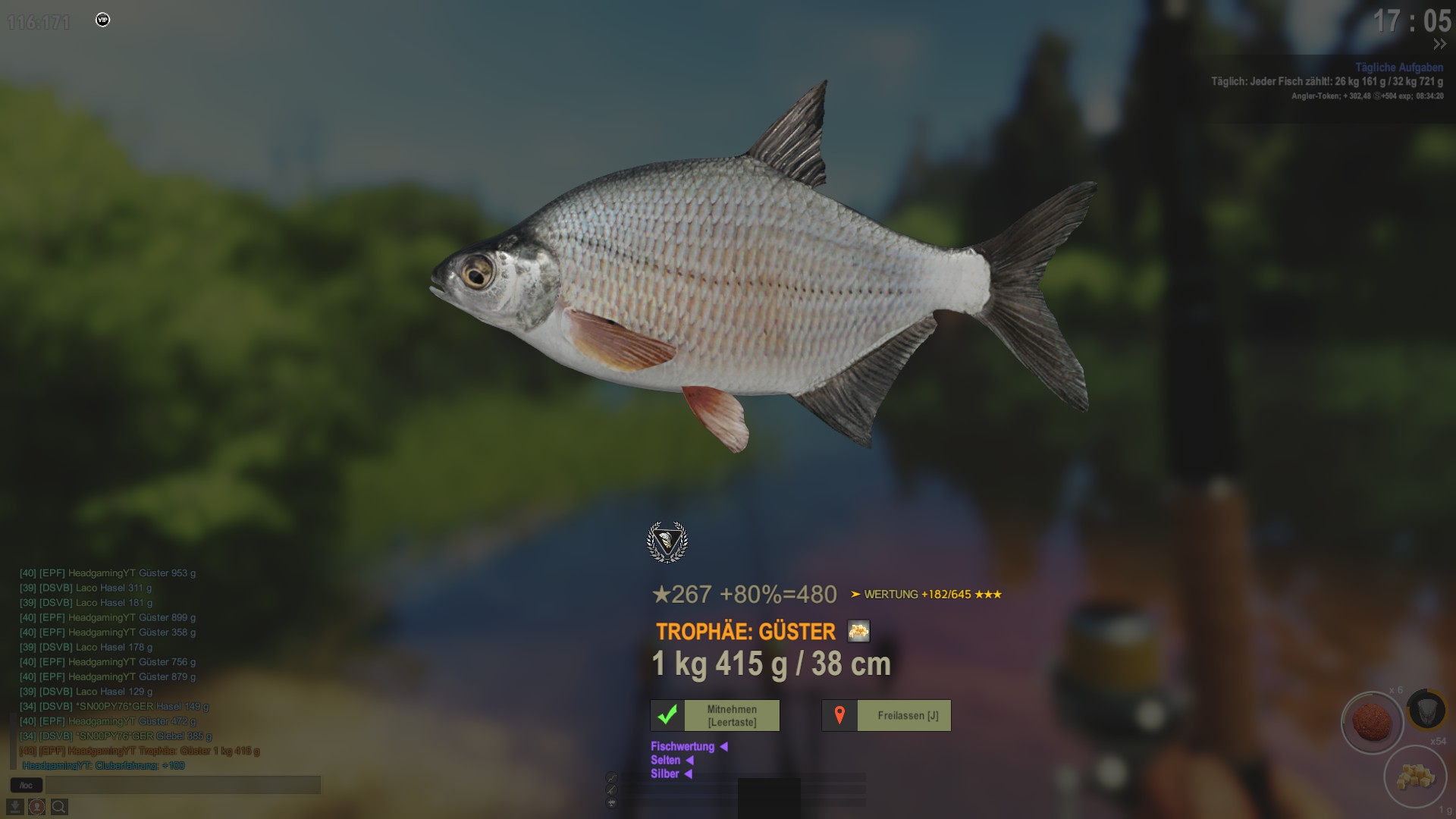Open the chat player profile icon
This screenshot has width=1456, height=819.
[x=36, y=807]
